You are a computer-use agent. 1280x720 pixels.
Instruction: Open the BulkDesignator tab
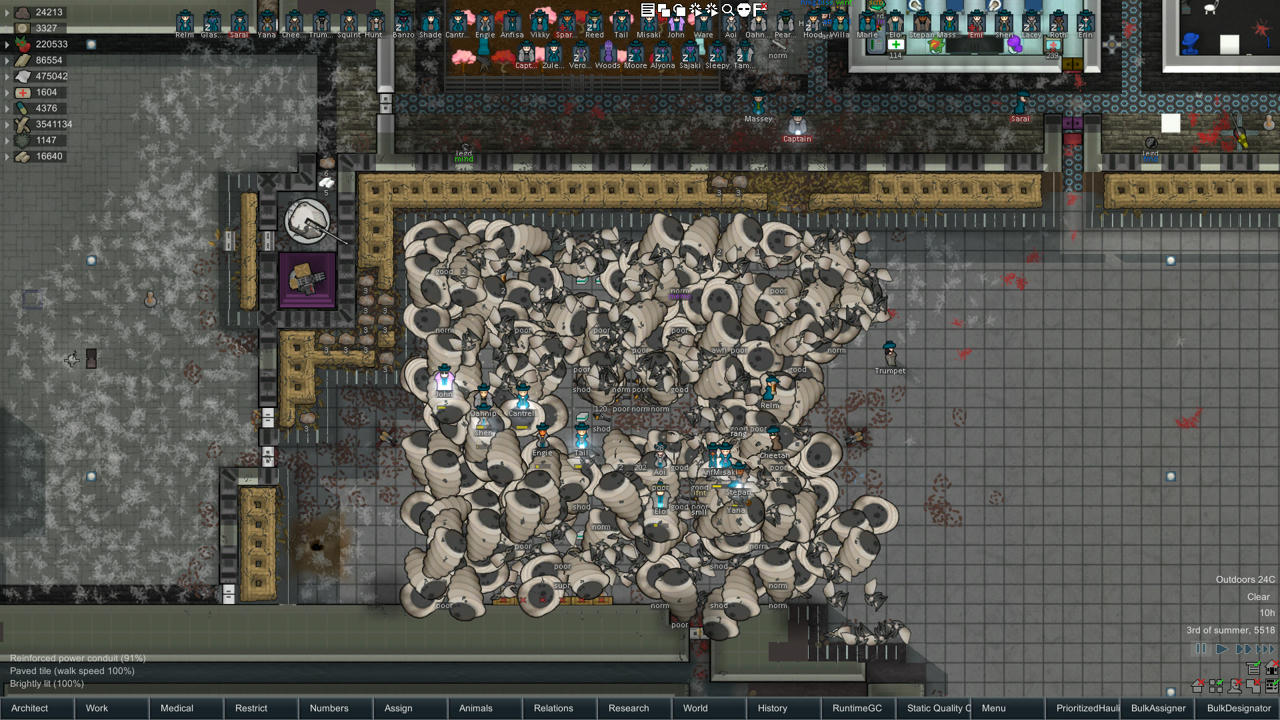[1239, 708]
